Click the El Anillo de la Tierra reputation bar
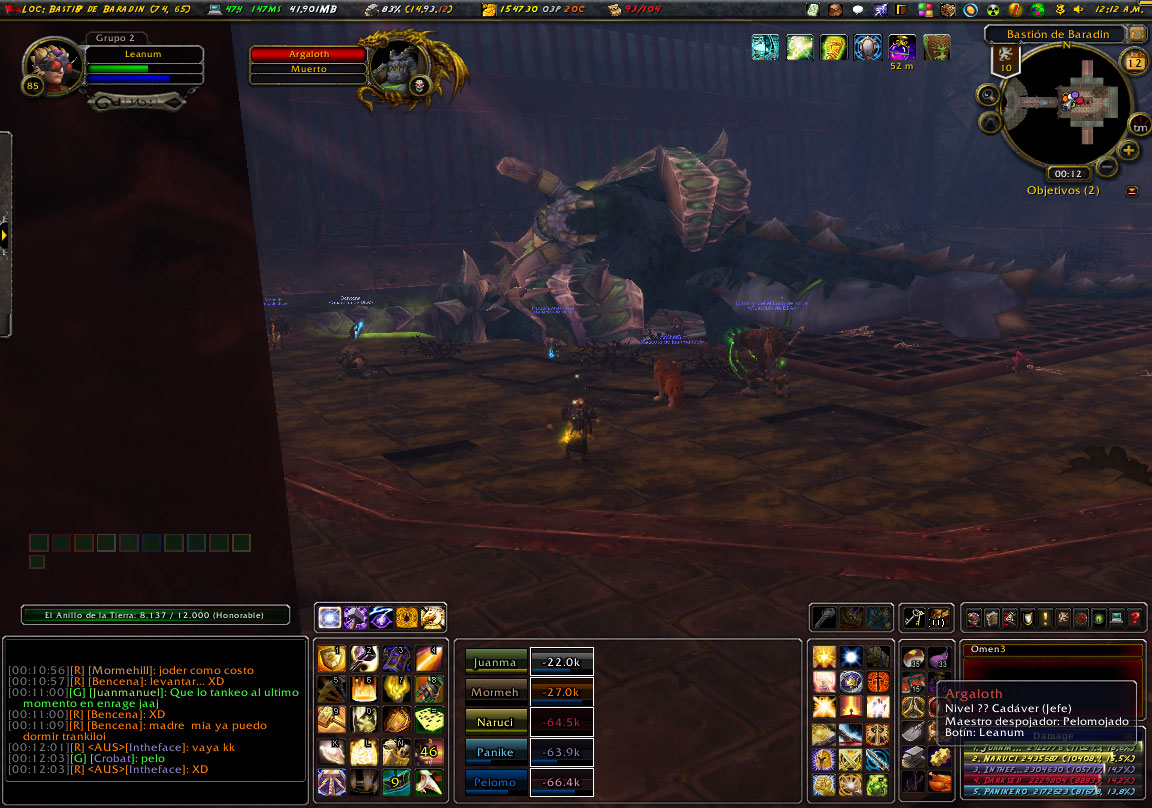The image size is (1152, 808). pyautogui.click(x=156, y=615)
